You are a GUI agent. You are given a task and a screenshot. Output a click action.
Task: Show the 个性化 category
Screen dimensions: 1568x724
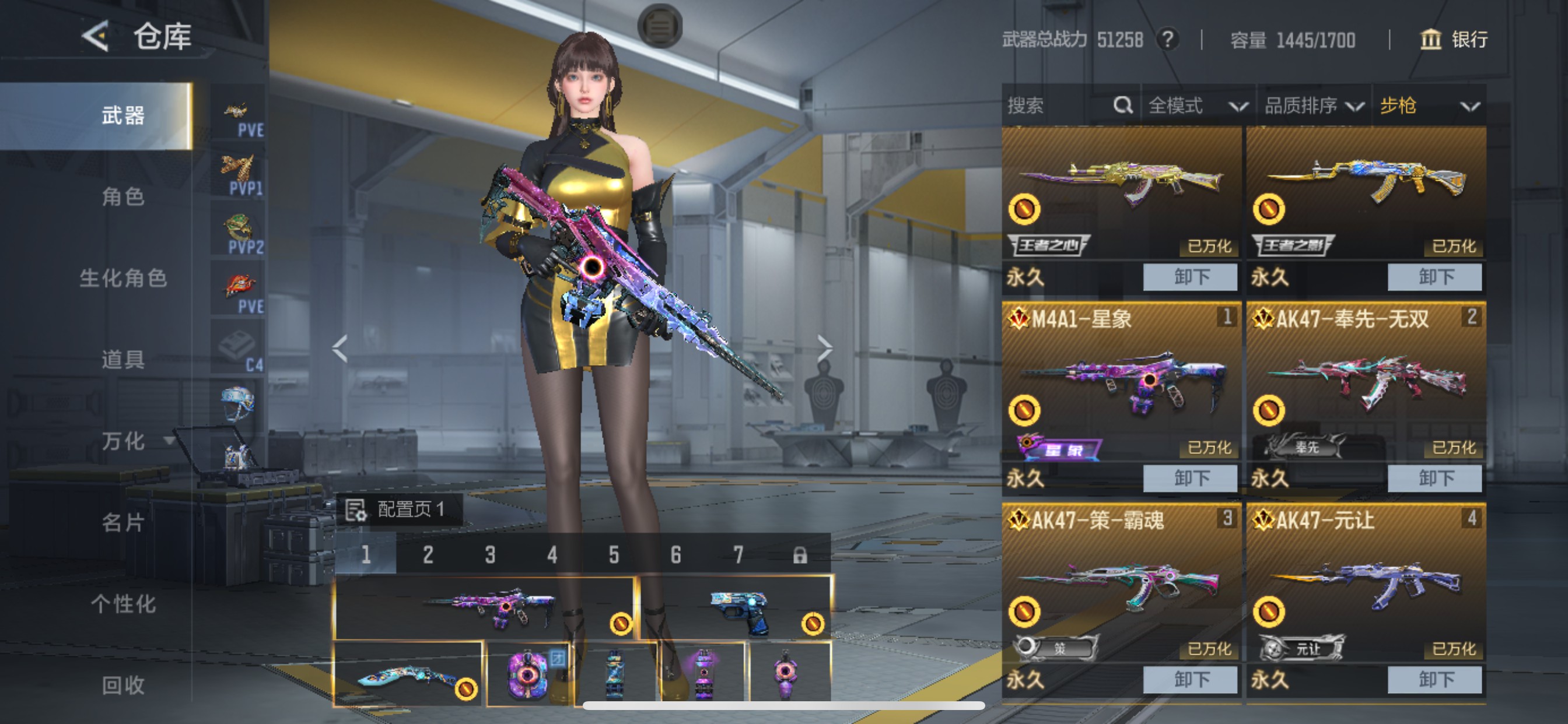123,604
